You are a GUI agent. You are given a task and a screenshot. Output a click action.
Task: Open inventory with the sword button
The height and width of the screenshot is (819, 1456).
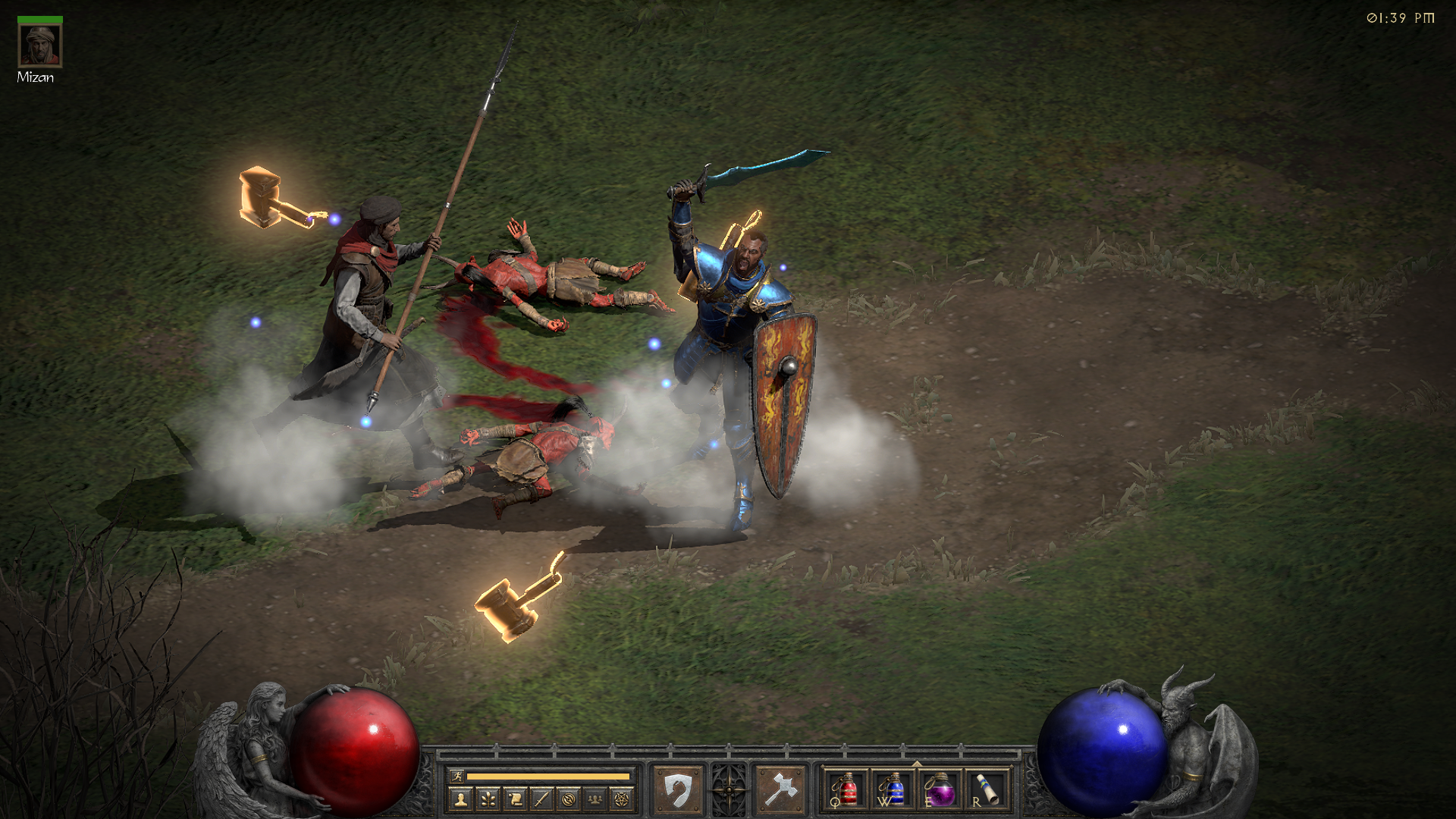(541, 799)
